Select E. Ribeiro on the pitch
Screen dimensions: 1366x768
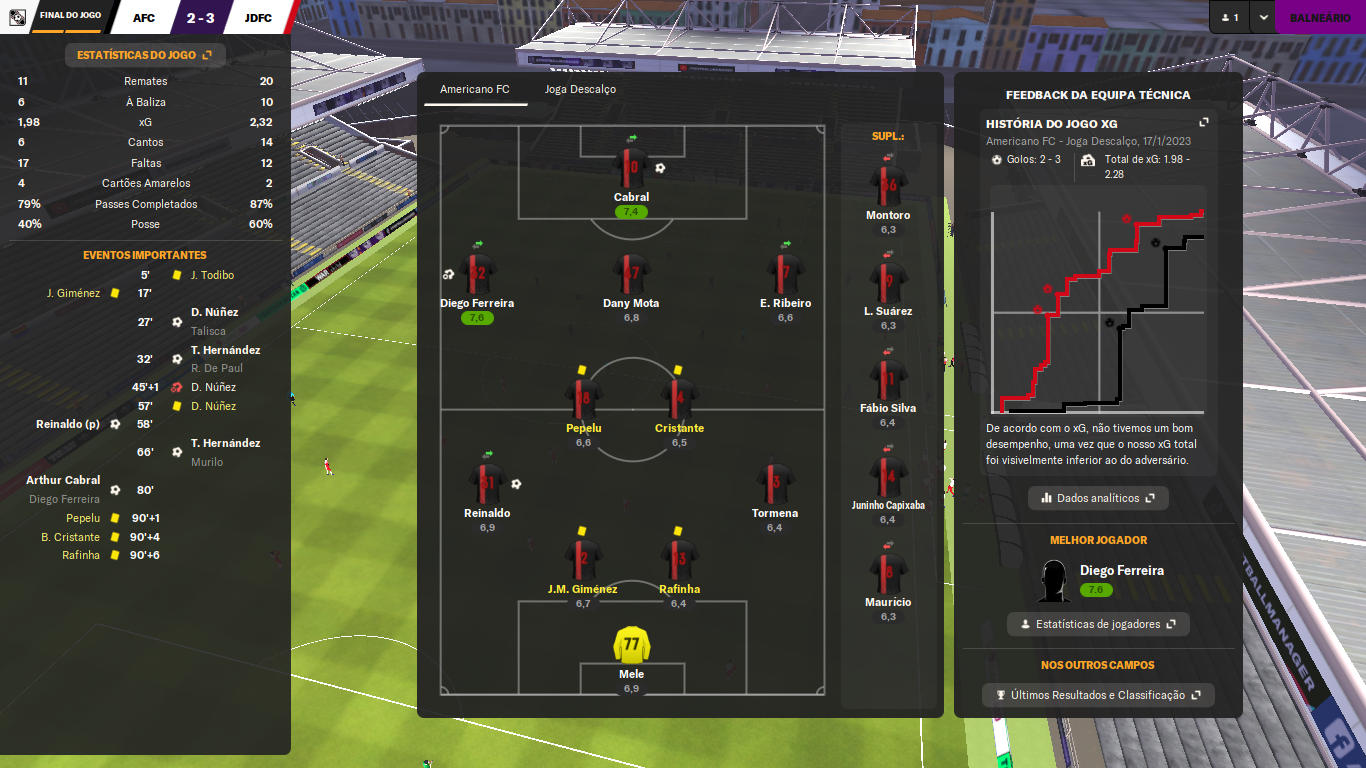tap(785, 273)
